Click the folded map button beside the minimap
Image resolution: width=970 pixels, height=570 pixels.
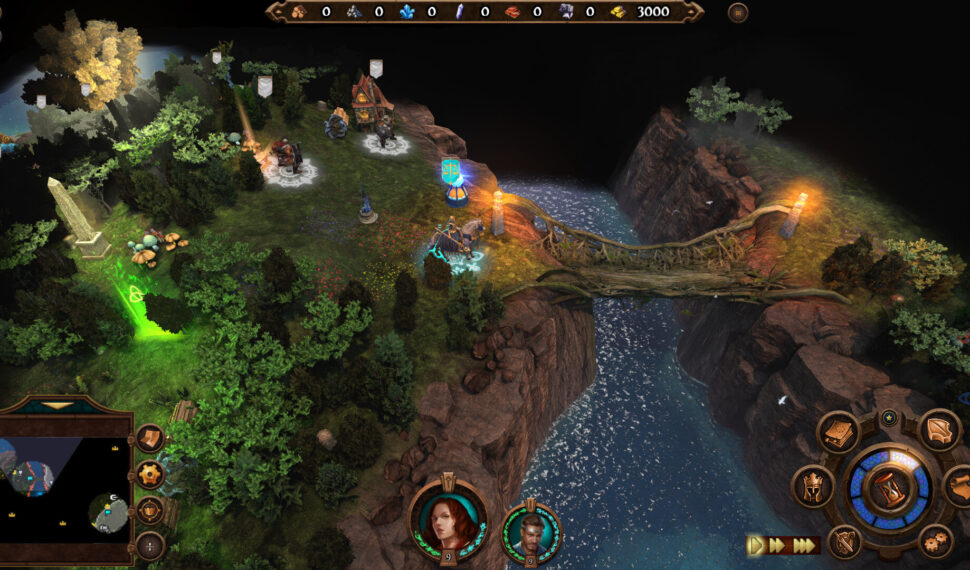pyautogui.click(x=150, y=438)
